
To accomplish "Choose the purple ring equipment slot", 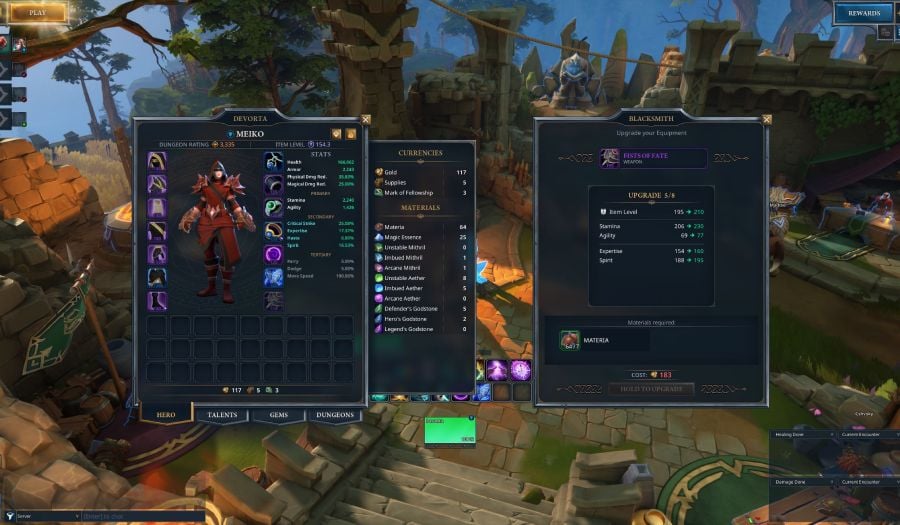I will pyautogui.click(x=274, y=254).
